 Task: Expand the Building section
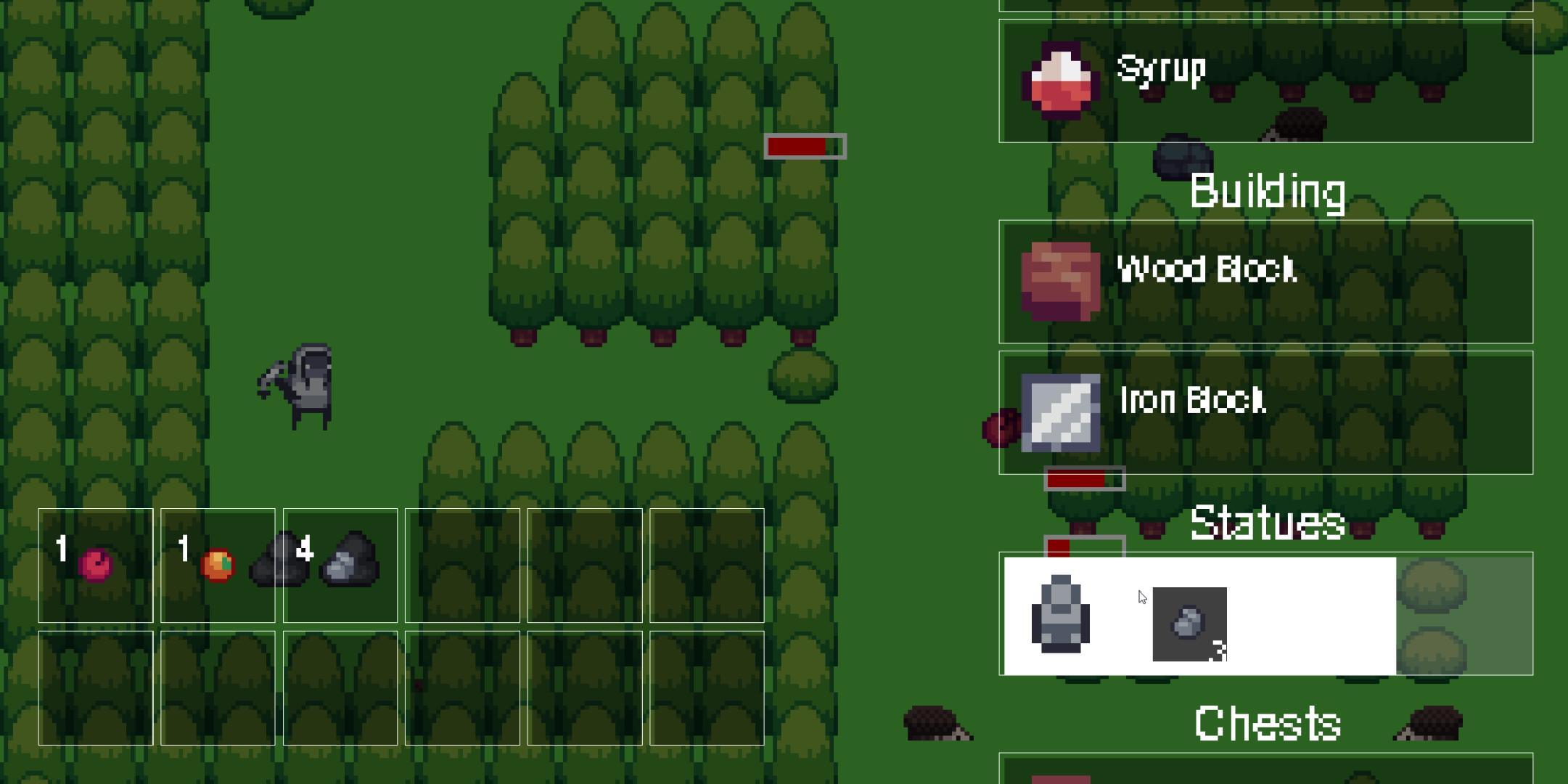(1270, 192)
